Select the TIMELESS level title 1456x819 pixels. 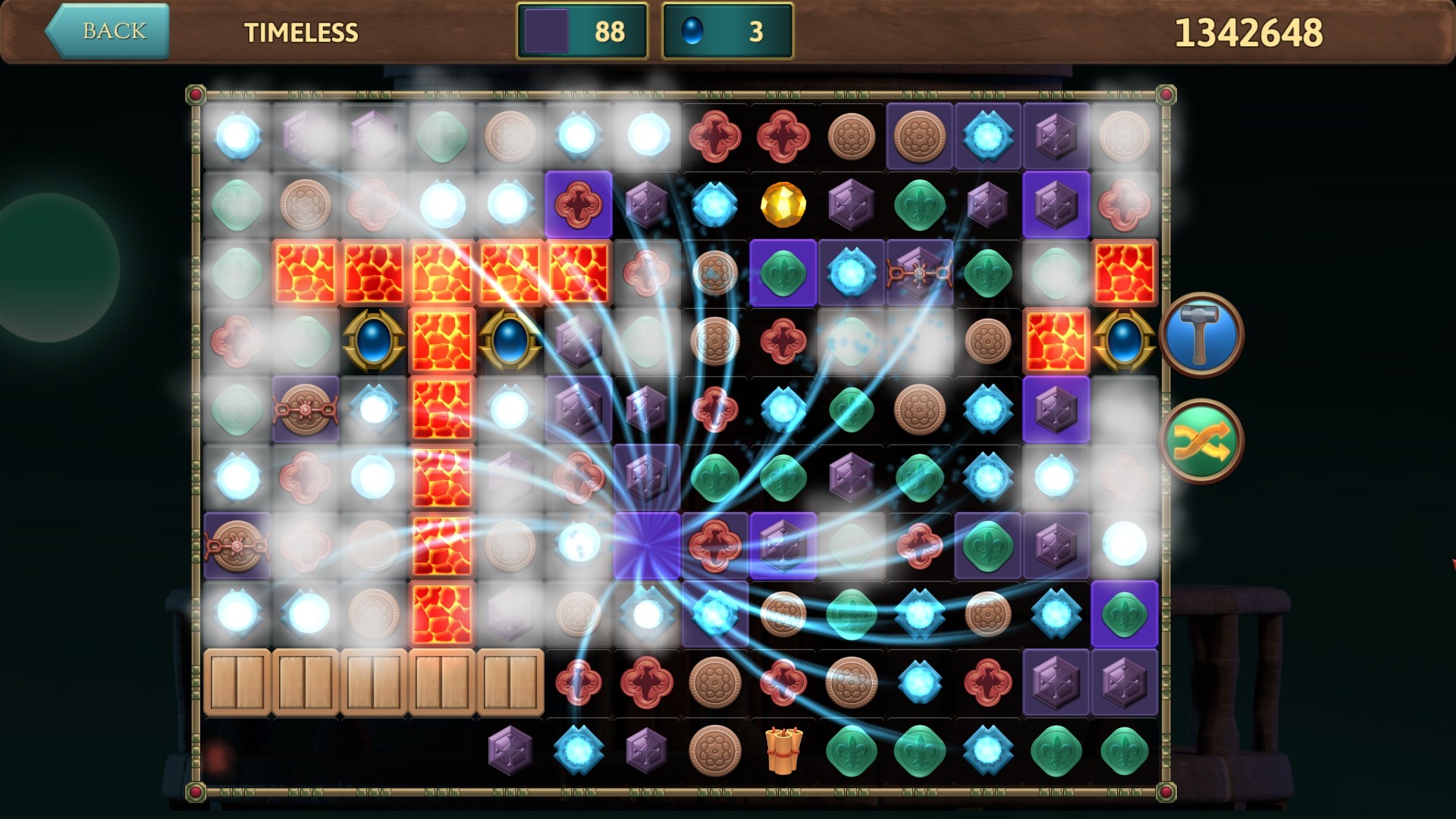tap(301, 33)
